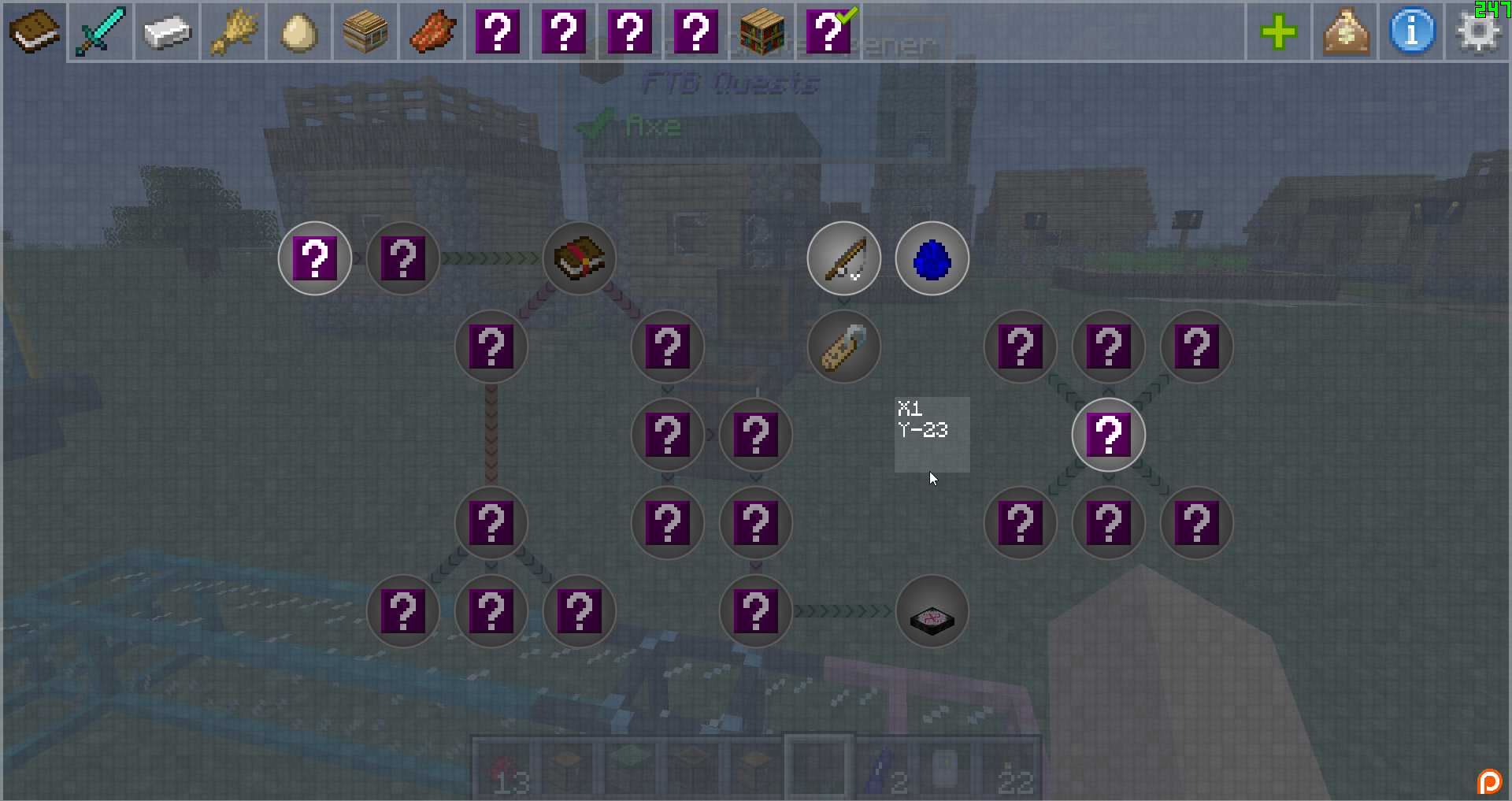
Task: Switch to the diamond sword chapter
Action: click(x=101, y=32)
